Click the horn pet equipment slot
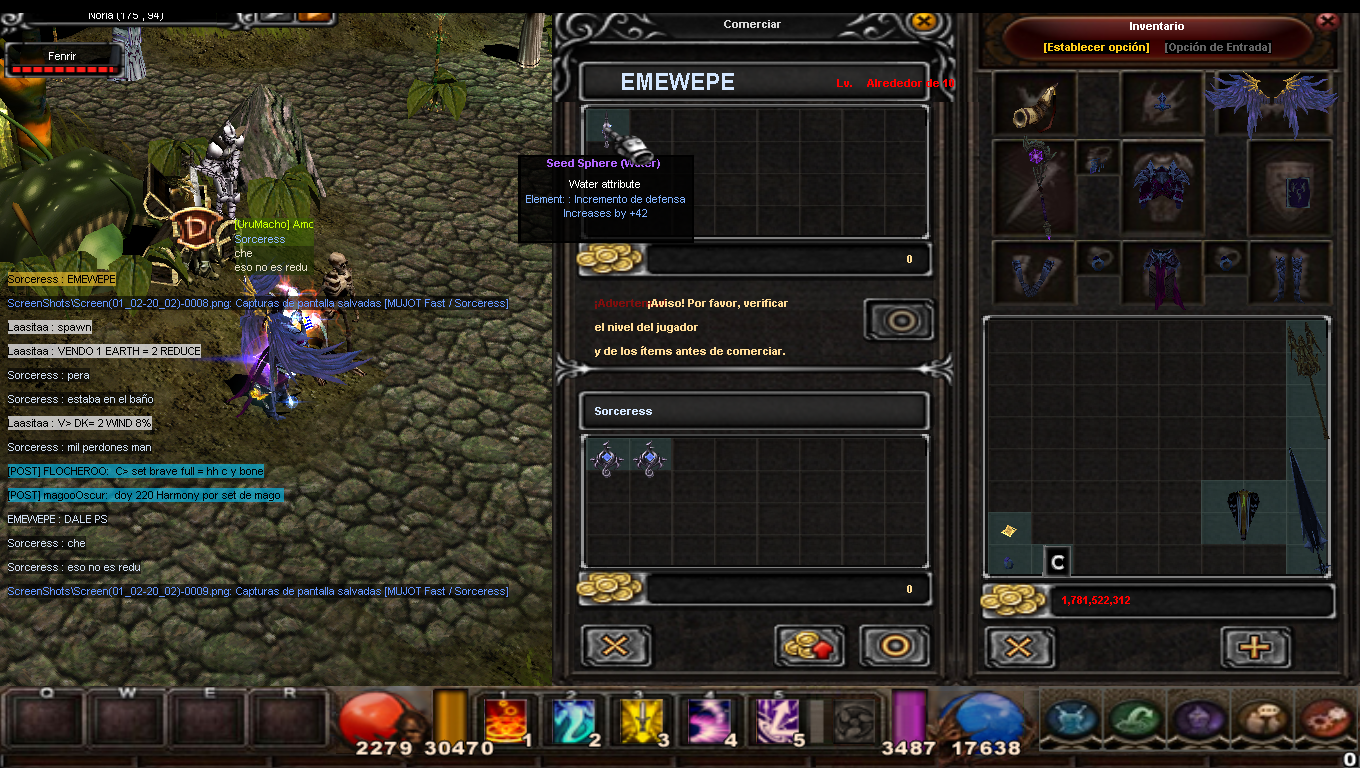The image size is (1360, 768). click(1034, 103)
